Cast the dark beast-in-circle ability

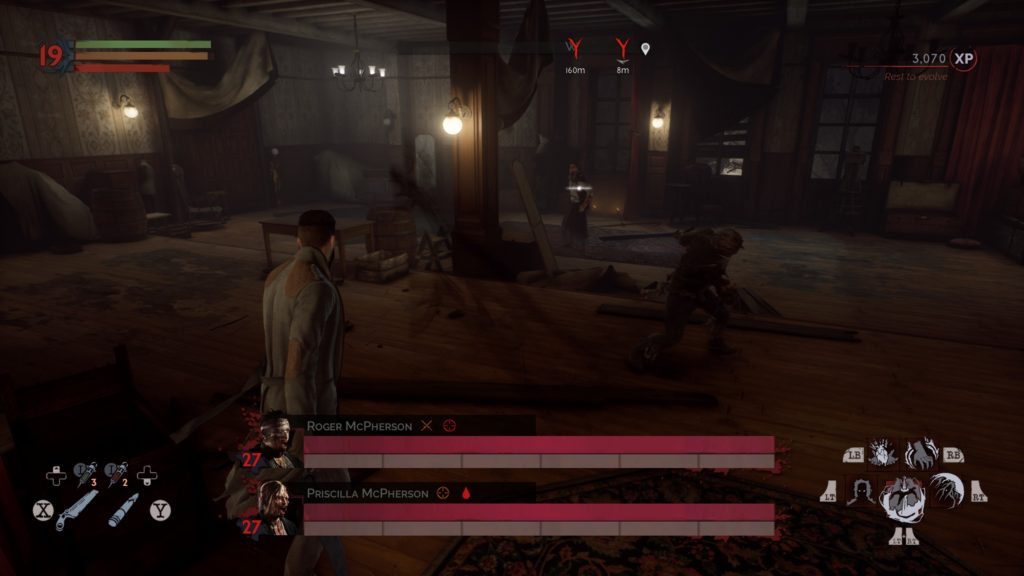tap(945, 489)
